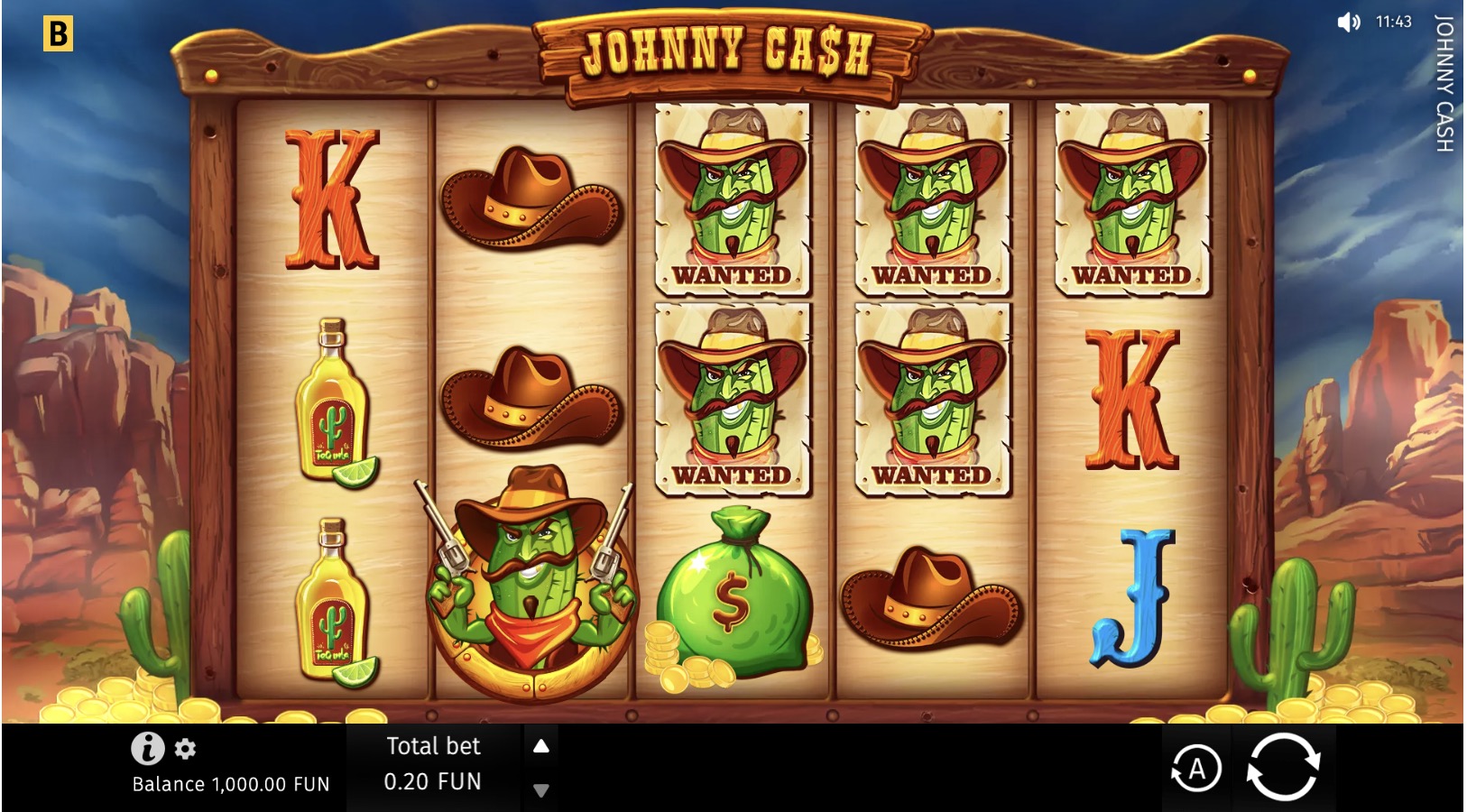Click the Wanted poster on reel three
This screenshot has height=812, width=1467.
click(733, 198)
